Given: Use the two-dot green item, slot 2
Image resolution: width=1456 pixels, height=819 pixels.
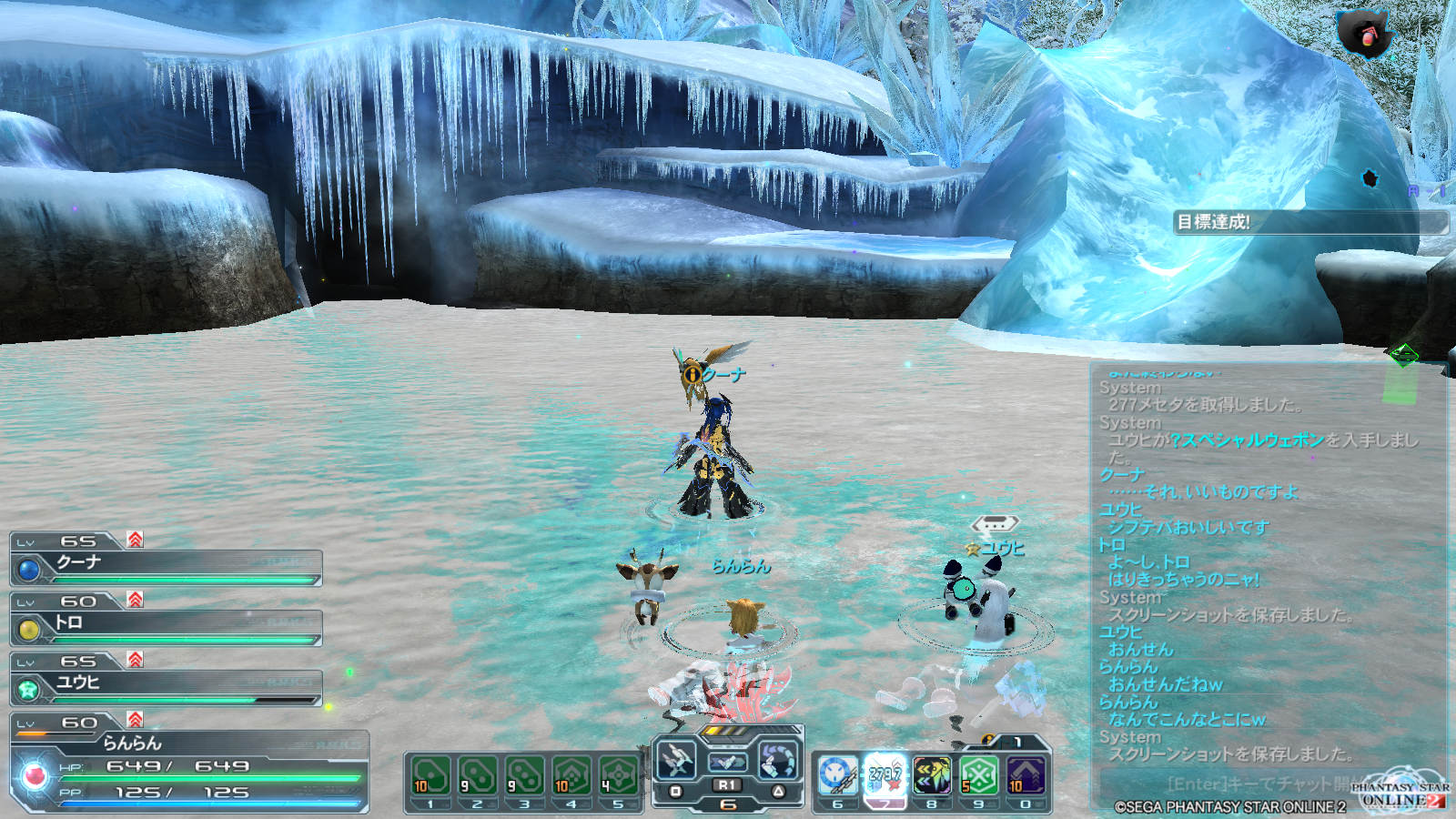Looking at the screenshot, I should pos(478,775).
